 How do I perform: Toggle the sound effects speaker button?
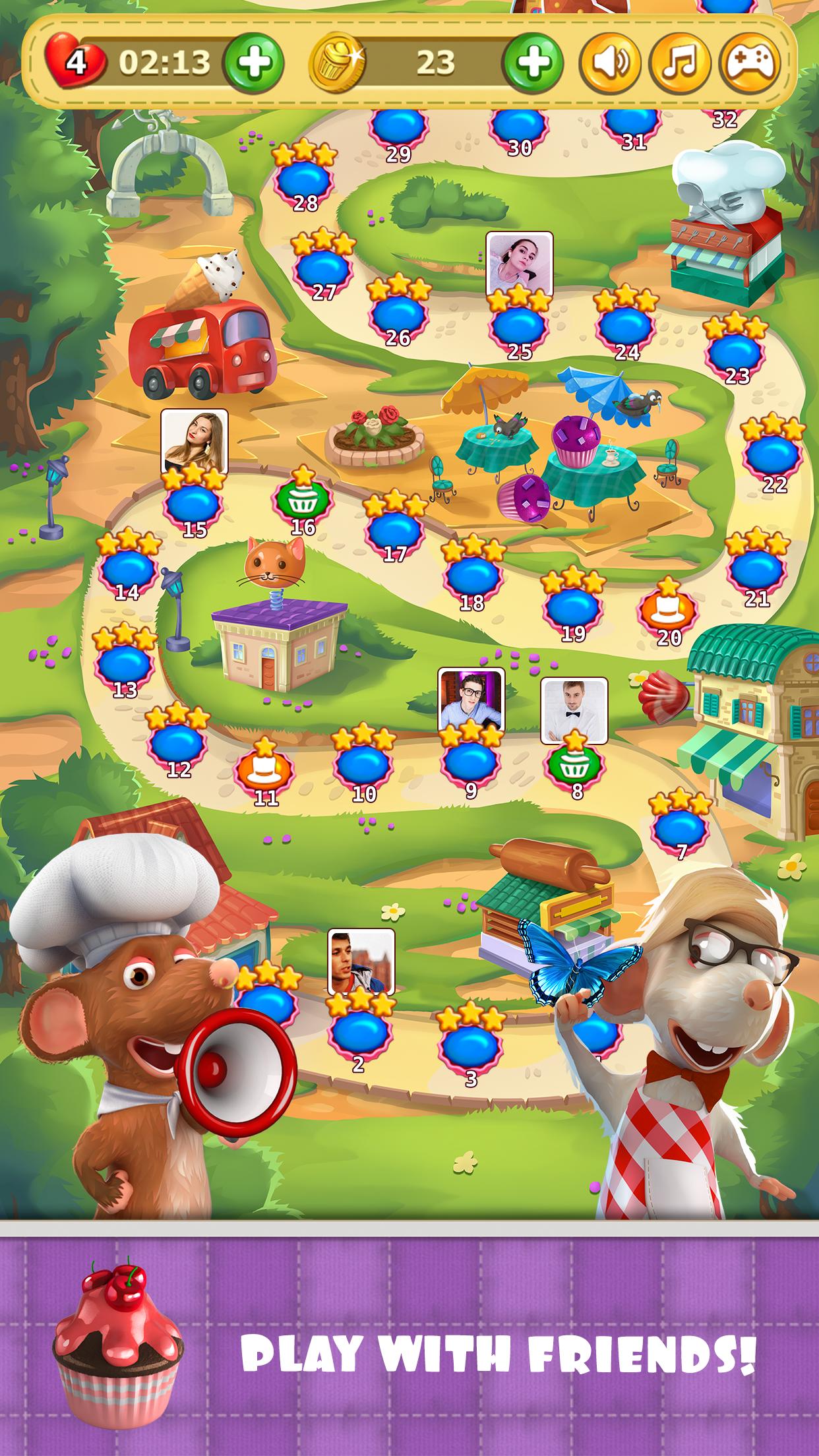609,63
